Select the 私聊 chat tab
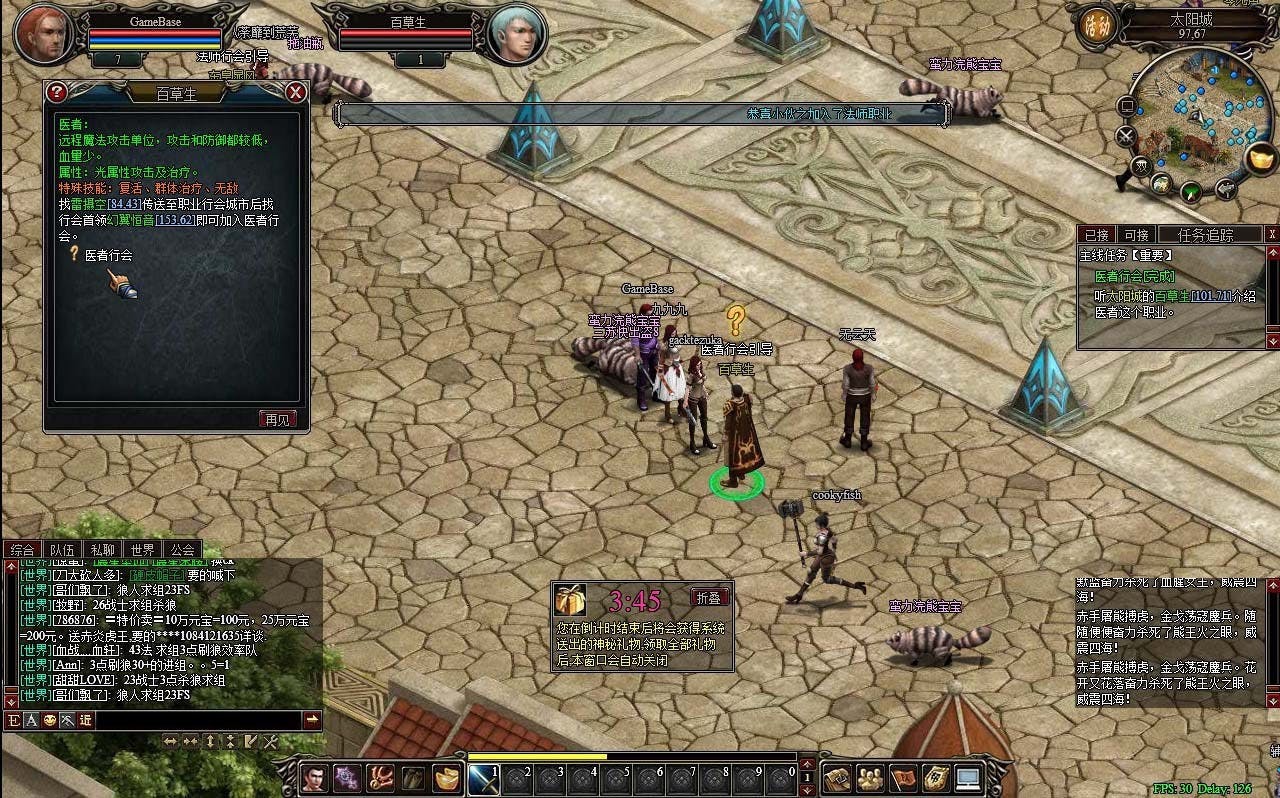 102,549
